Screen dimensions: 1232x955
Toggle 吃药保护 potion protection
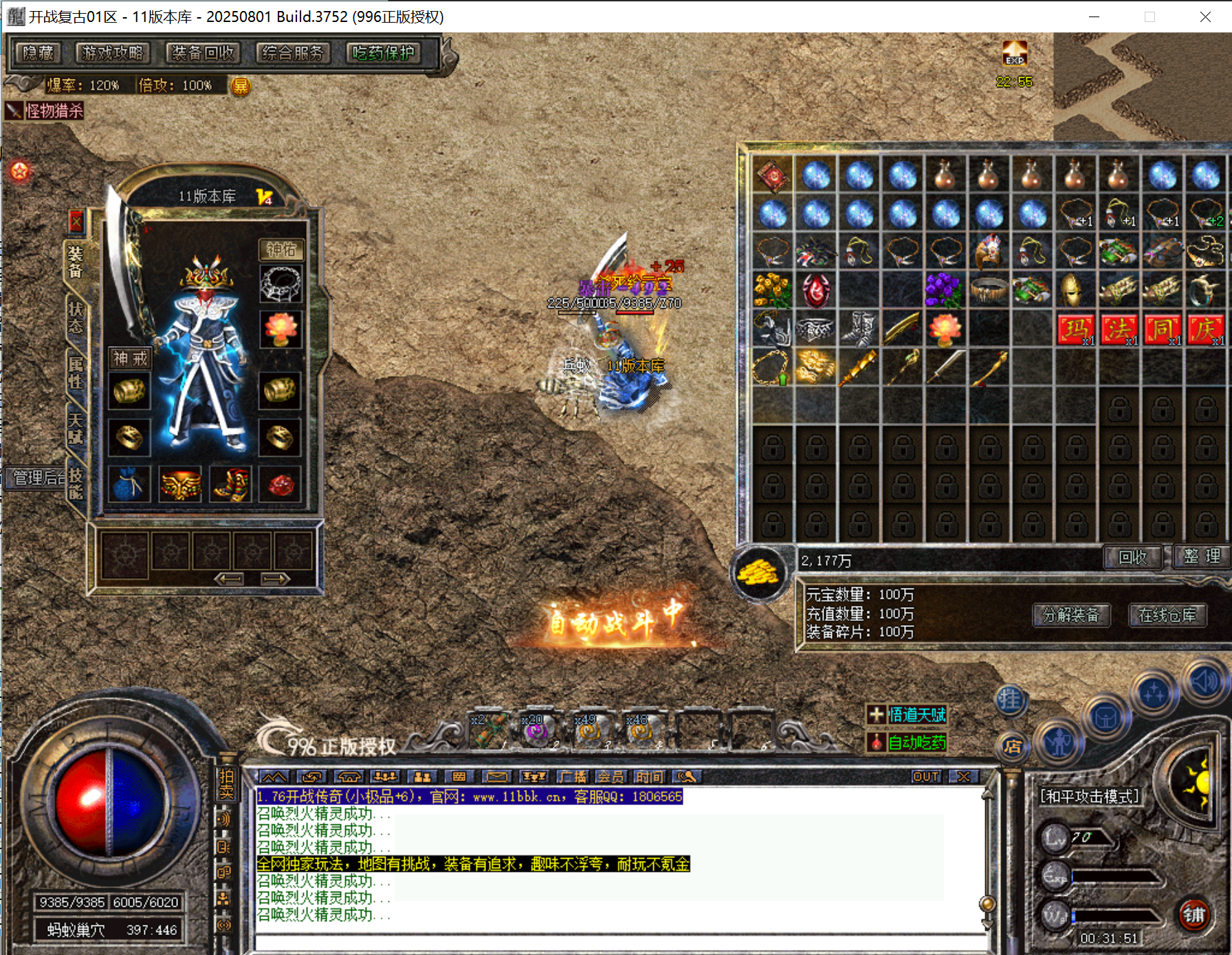coord(384,53)
